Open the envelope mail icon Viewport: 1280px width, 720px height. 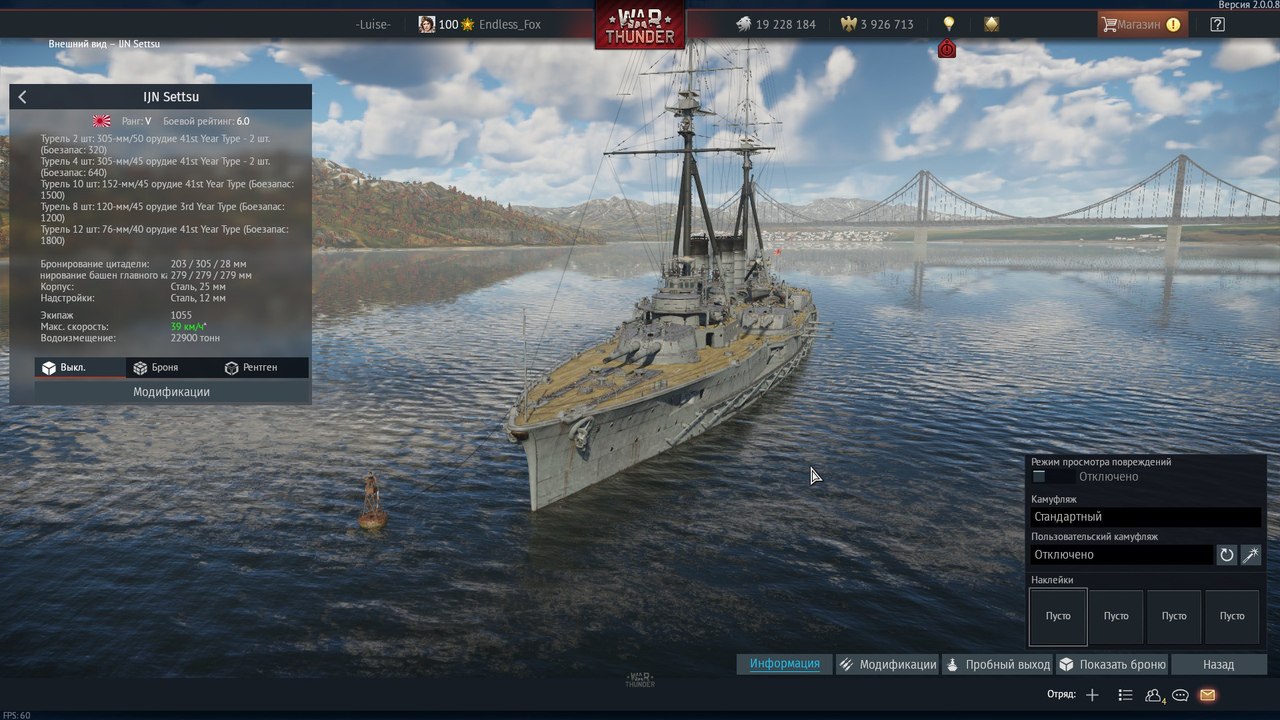pos(1207,695)
